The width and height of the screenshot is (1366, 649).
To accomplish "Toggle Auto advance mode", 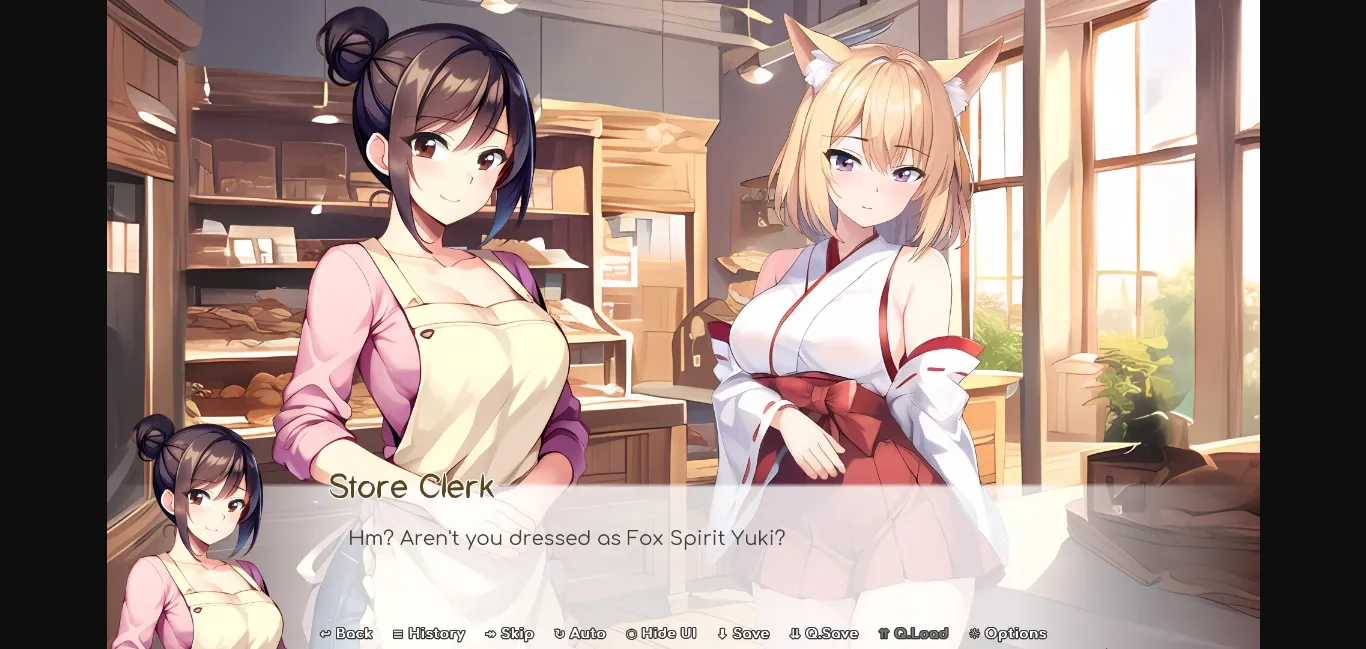I will tap(580, 633).
